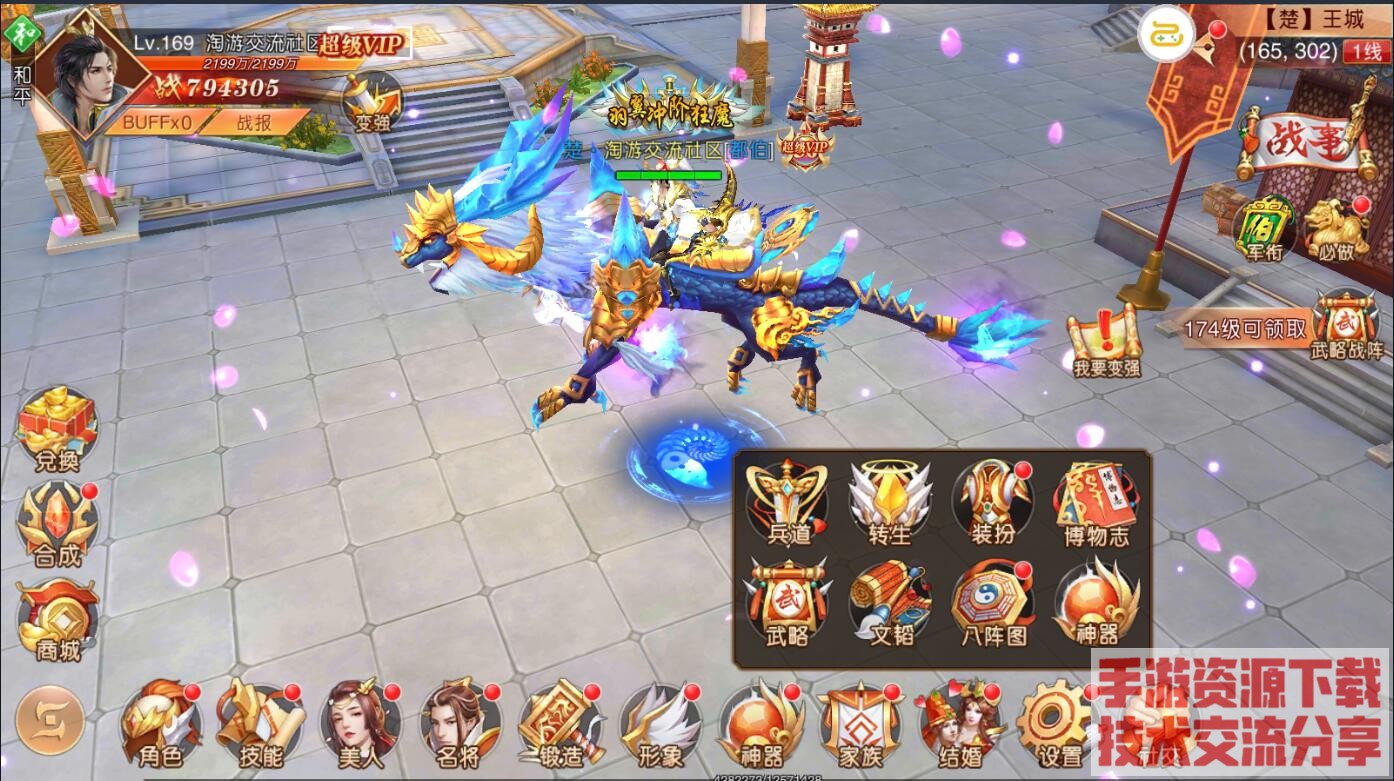Open the 家族 family menu
Viewport: 1394px width, 781px height.
click(859, 723)
